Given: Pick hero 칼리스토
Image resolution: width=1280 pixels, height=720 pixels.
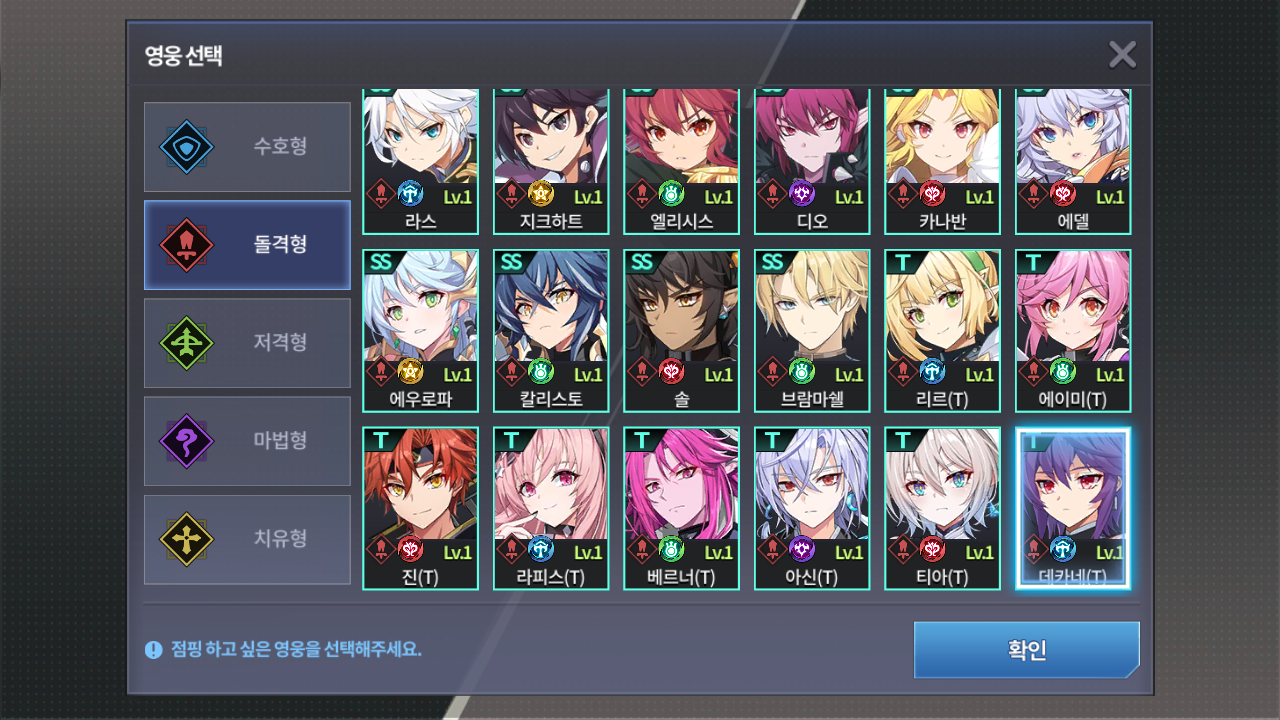Looking at the screenshot, I should [x=551, y=330].
